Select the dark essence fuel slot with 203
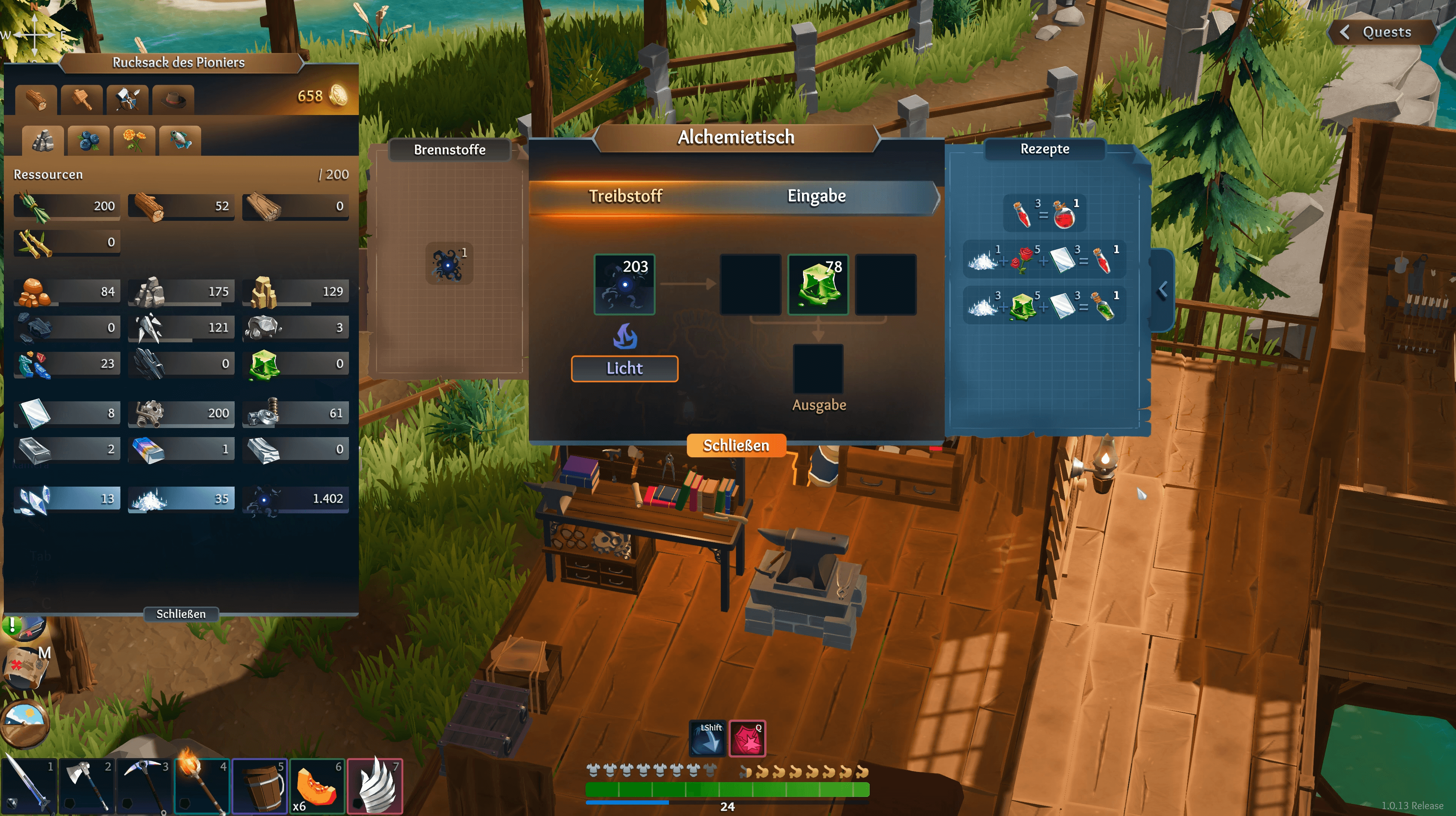The height and width of the screenshot is (816, 1456). (624, 284)
